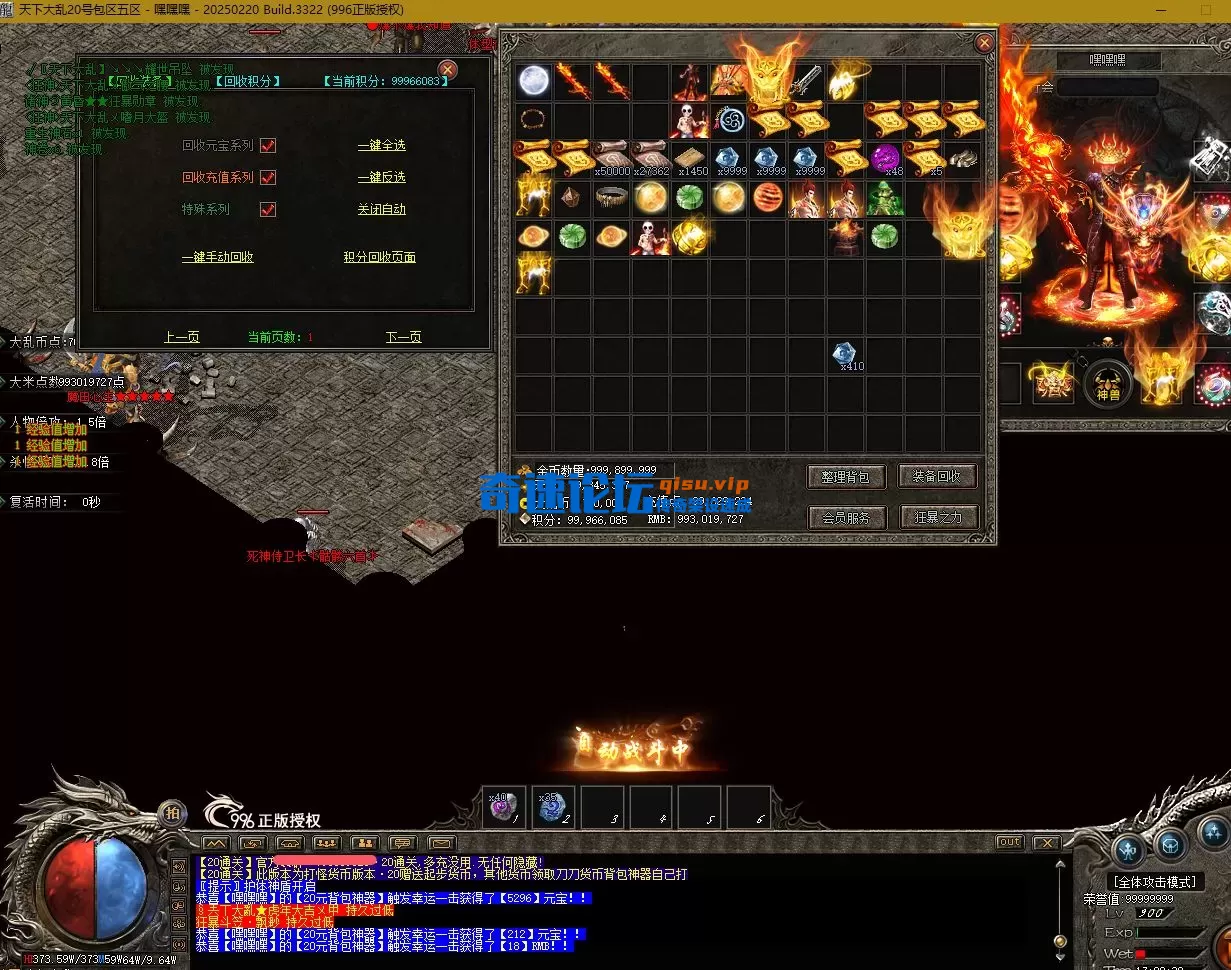This screenshot has height=970, width=1231.
Task: Toggle the 回收充值系列 checkbox
Action: (268, 178)
